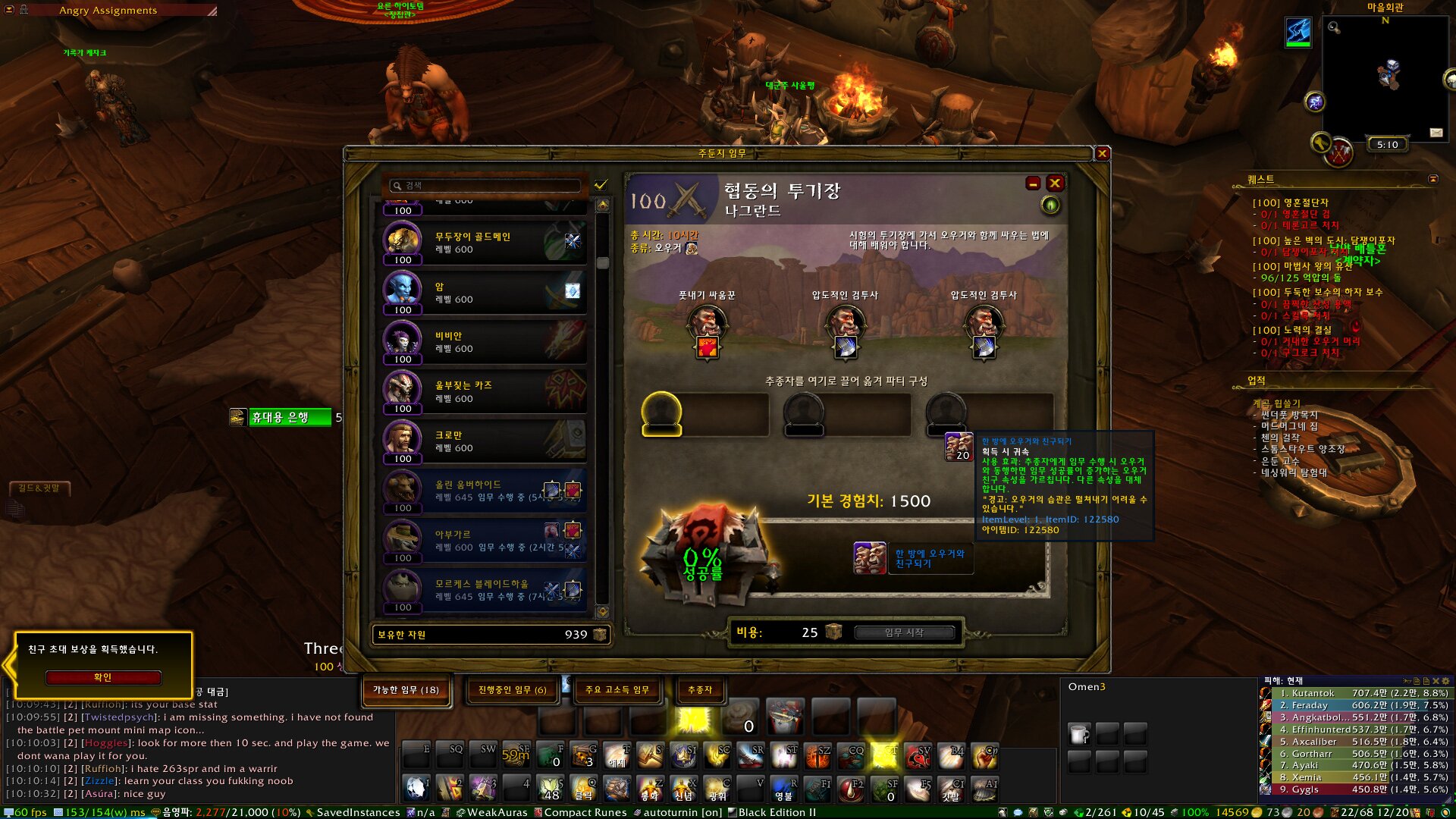This screenshot has height=819, width=1456.
Task: Open the [100] 영혼절단자 quest tracker entry
Action: pyautogui.click(x=1290, y=203)
